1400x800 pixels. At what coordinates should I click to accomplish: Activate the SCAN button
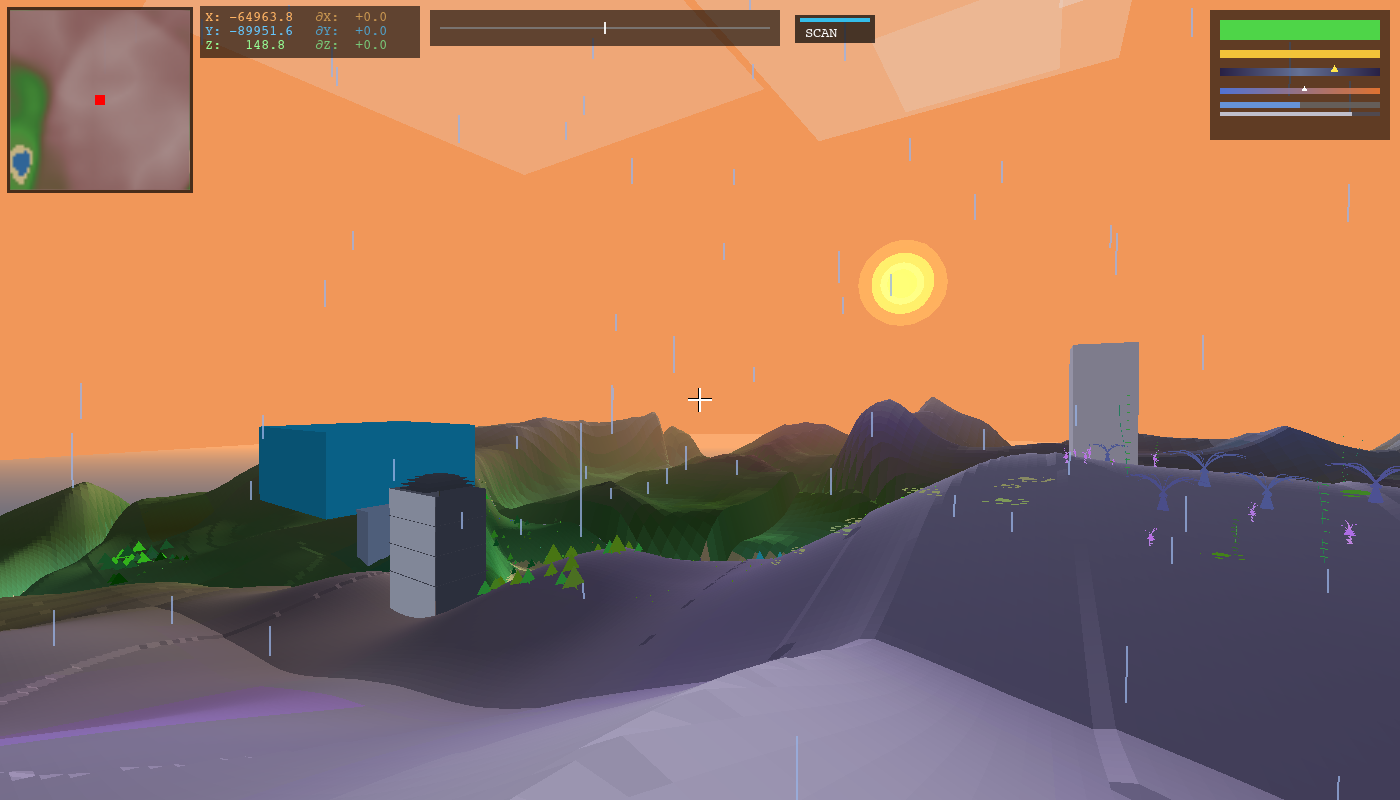coord(834,30)
